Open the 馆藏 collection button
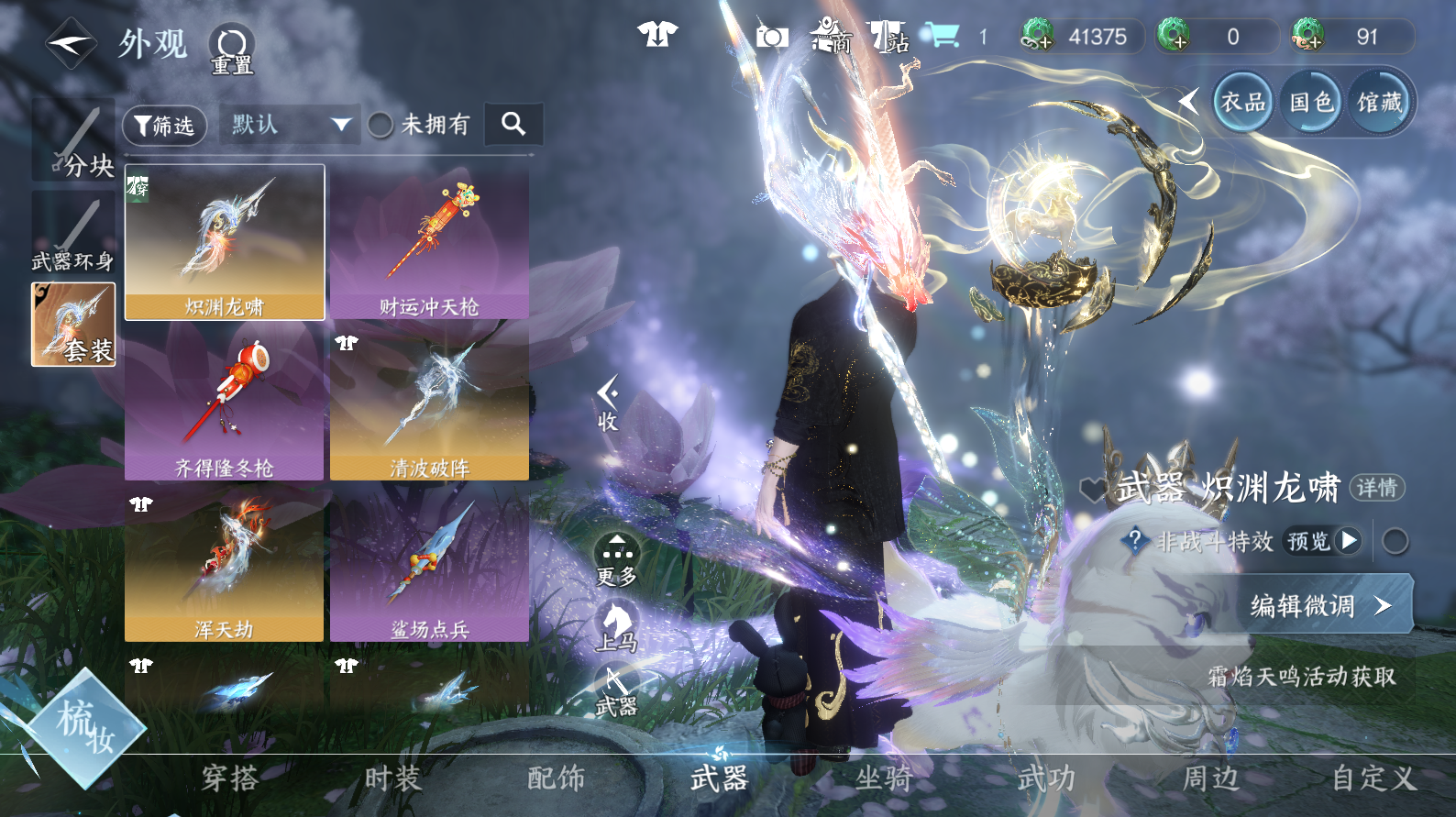 (x=1379, y=102)
